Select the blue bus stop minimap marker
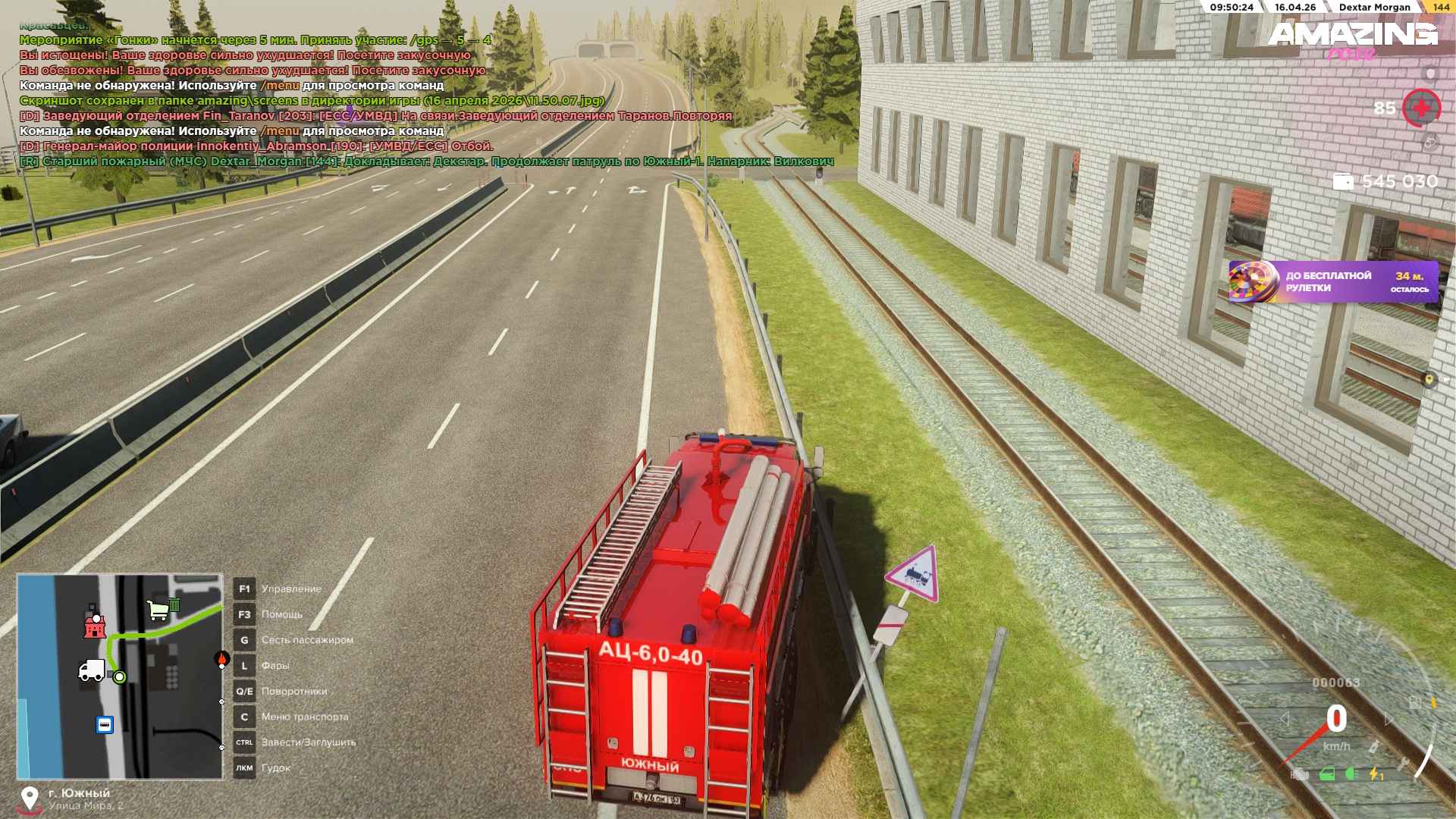 coord(105,724)
